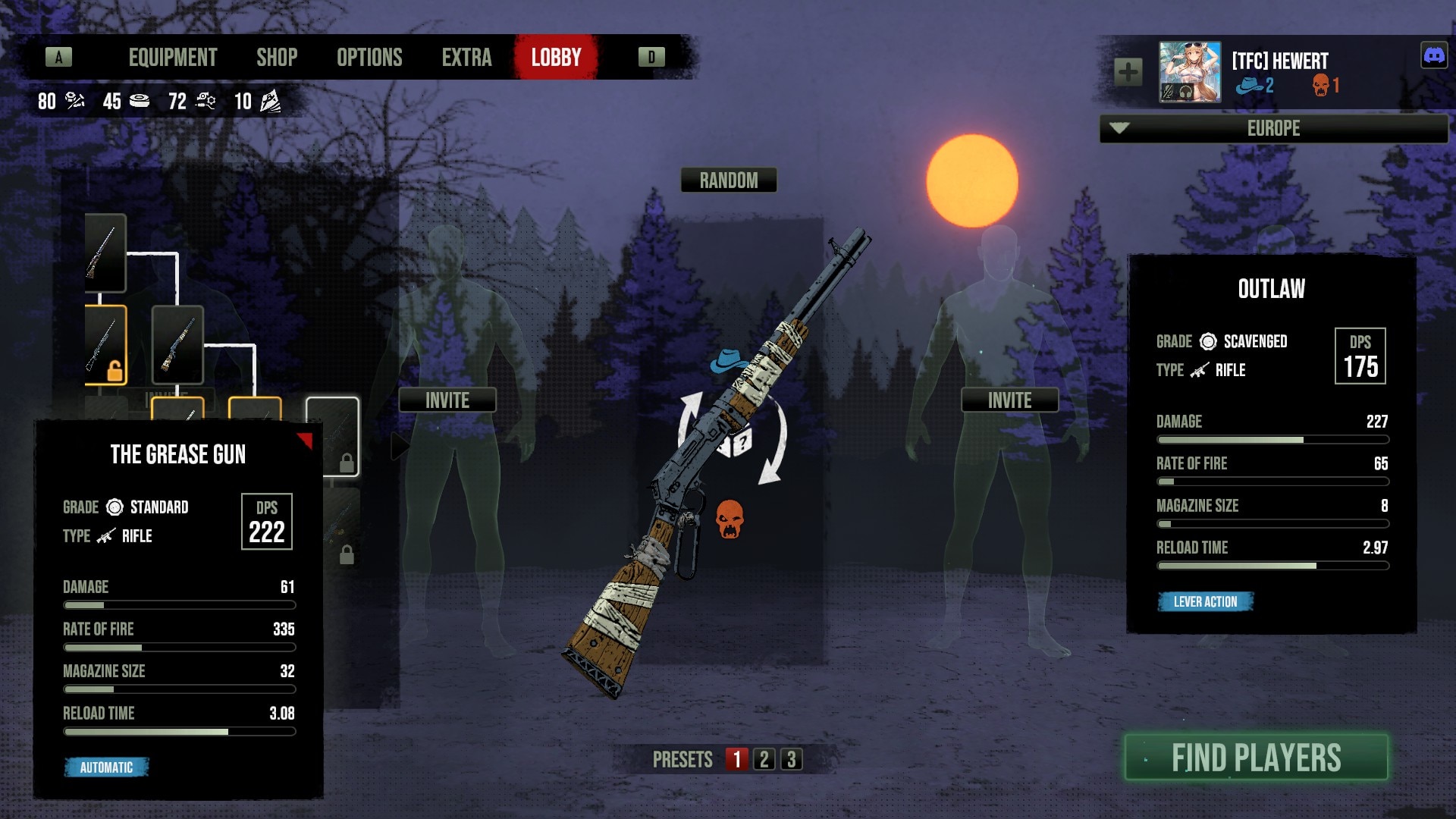1456x819 pixels.
Task: Add a friend with the plus button
Action: pos(1128,73)
